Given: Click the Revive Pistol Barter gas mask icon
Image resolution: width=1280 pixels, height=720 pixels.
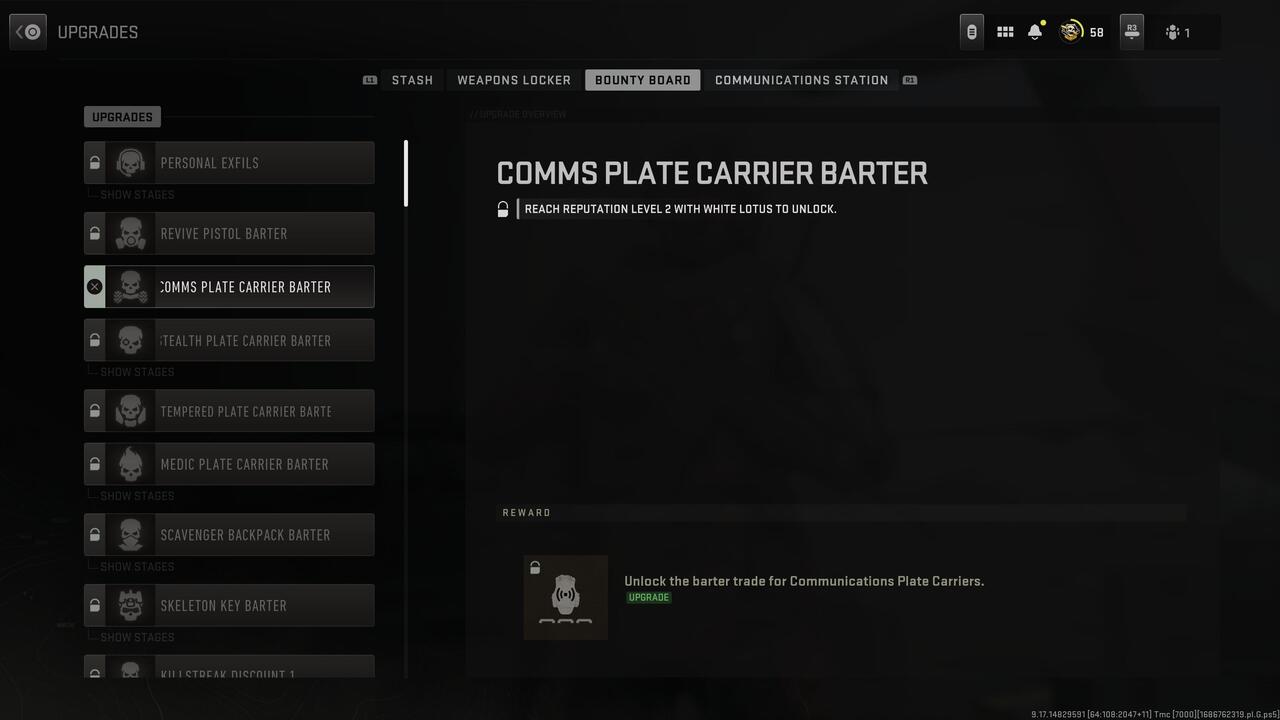Looking at the screenshot, I should pyautogui.click(x=131, y=233).
